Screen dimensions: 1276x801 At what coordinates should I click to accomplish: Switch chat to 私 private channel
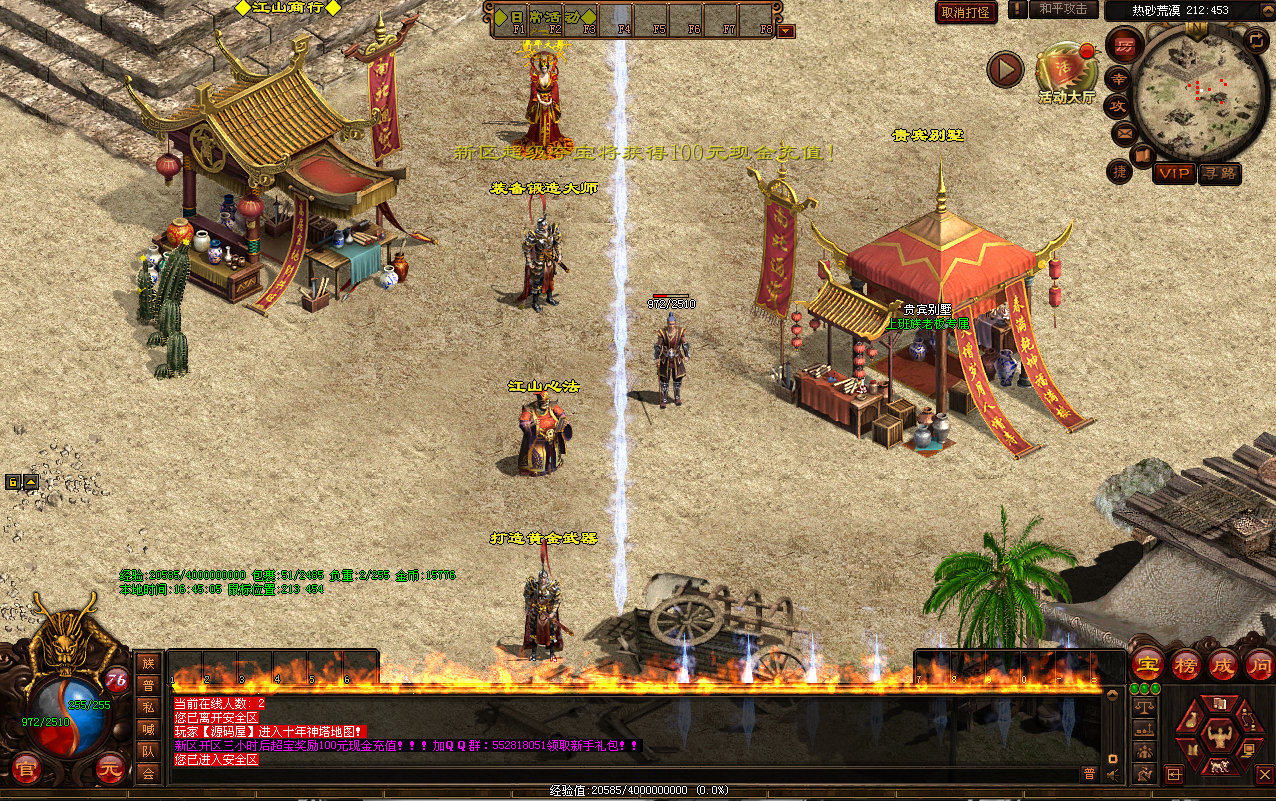click(x=148, y=707)
